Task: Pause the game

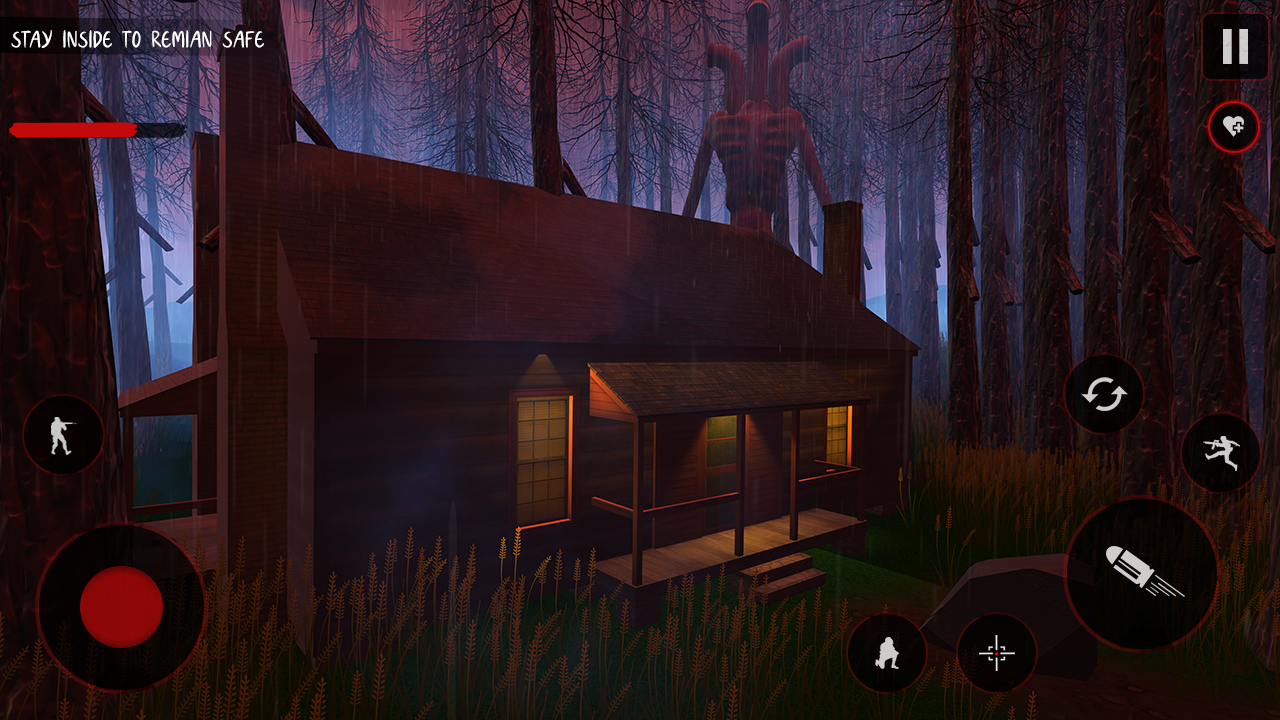Action: 1235,46
